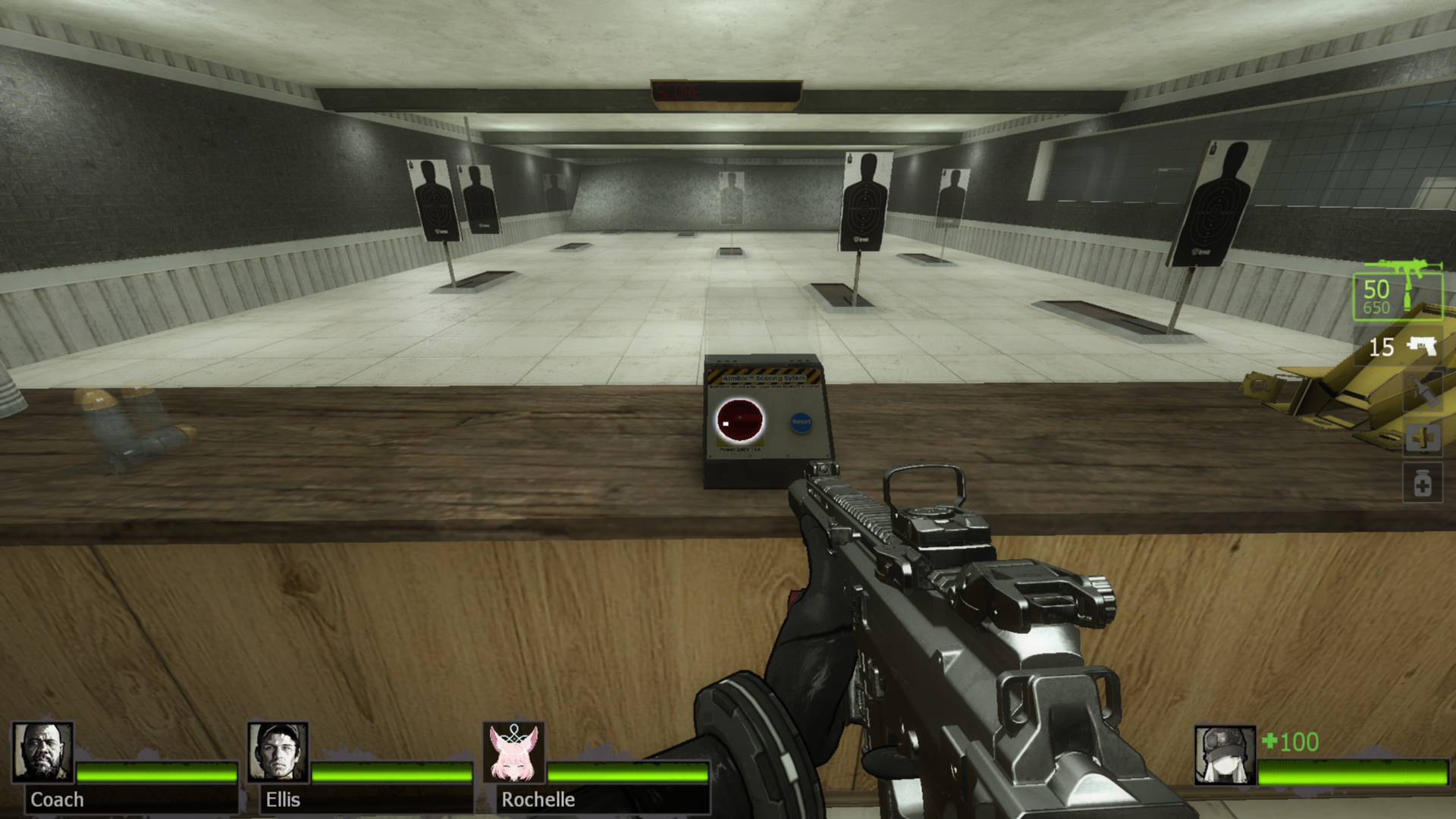Viewport: 1456px width, 819px height.
Task: Choose the molotov throwable slot
Action: click(x=1422, y=394)
